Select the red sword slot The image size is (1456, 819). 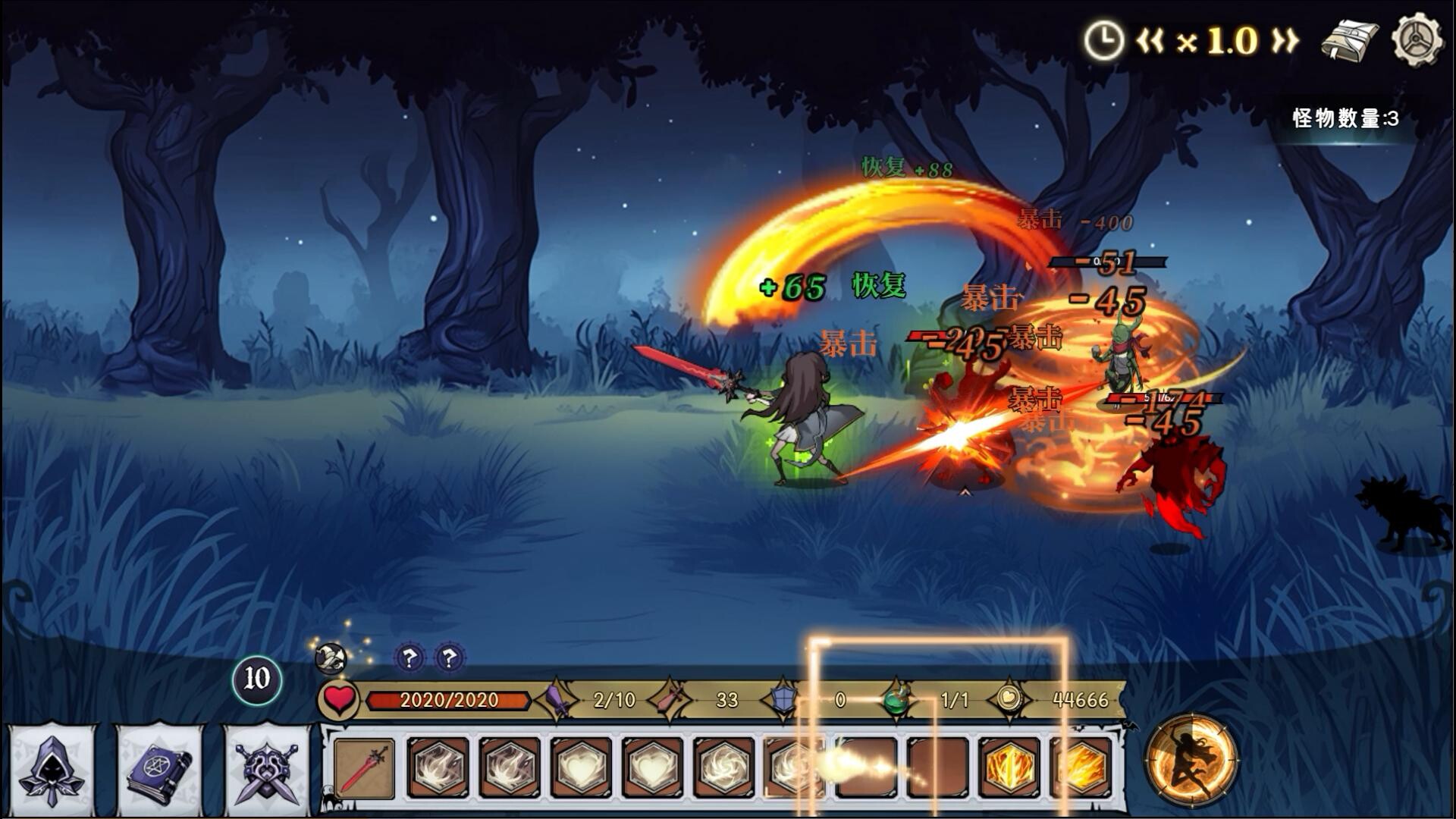tap(365, 767)
